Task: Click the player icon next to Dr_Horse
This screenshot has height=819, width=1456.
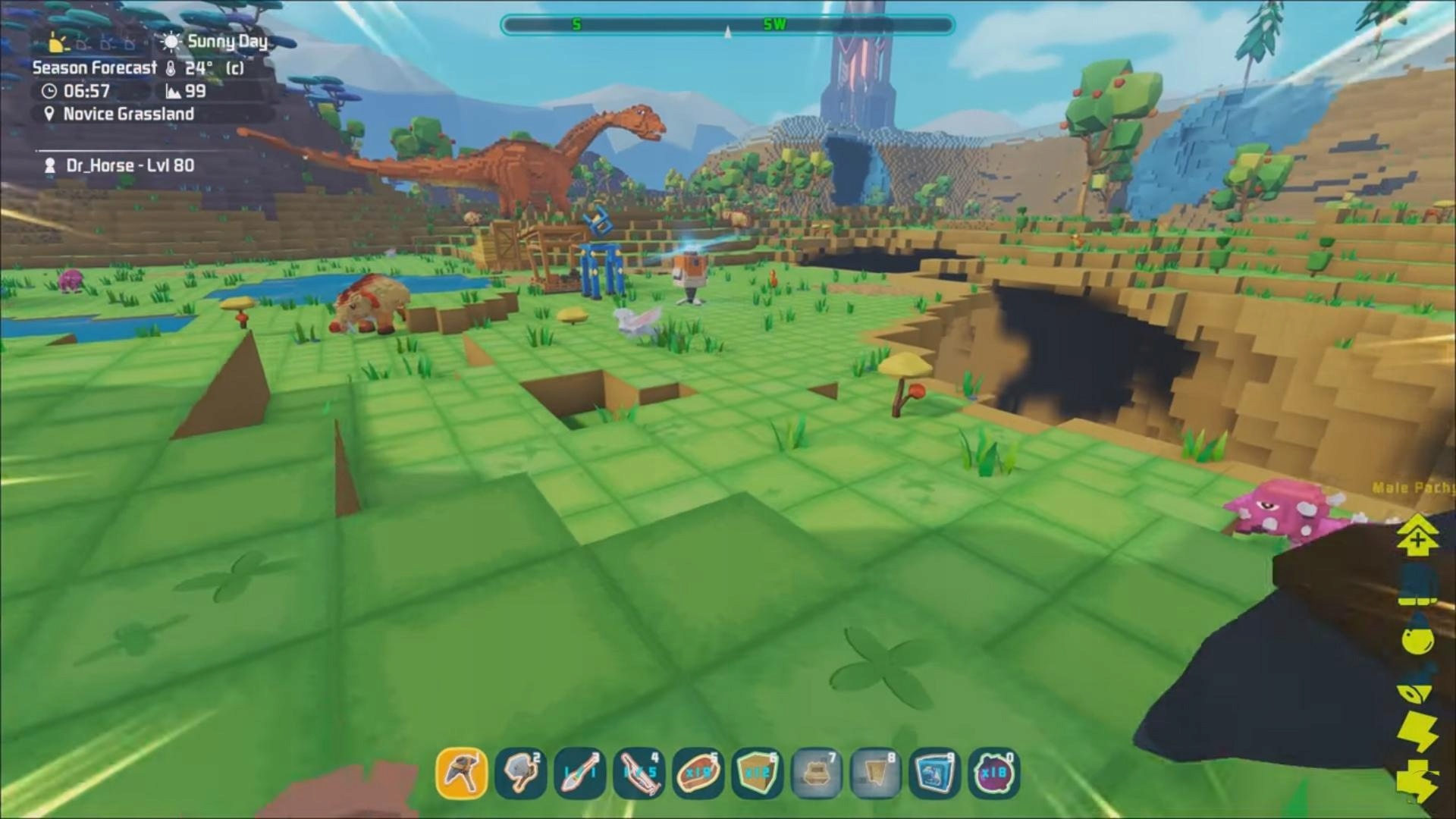Action: coord(50,166)
